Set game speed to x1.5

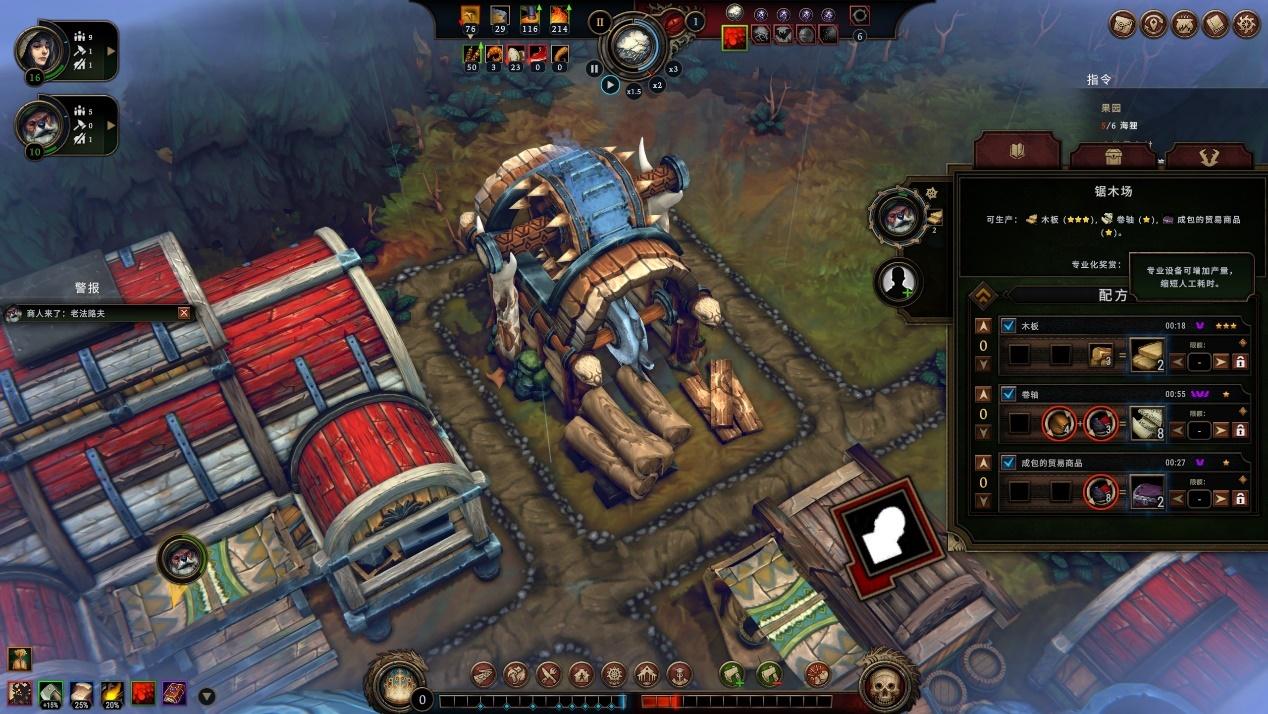[x=633, y=91]
